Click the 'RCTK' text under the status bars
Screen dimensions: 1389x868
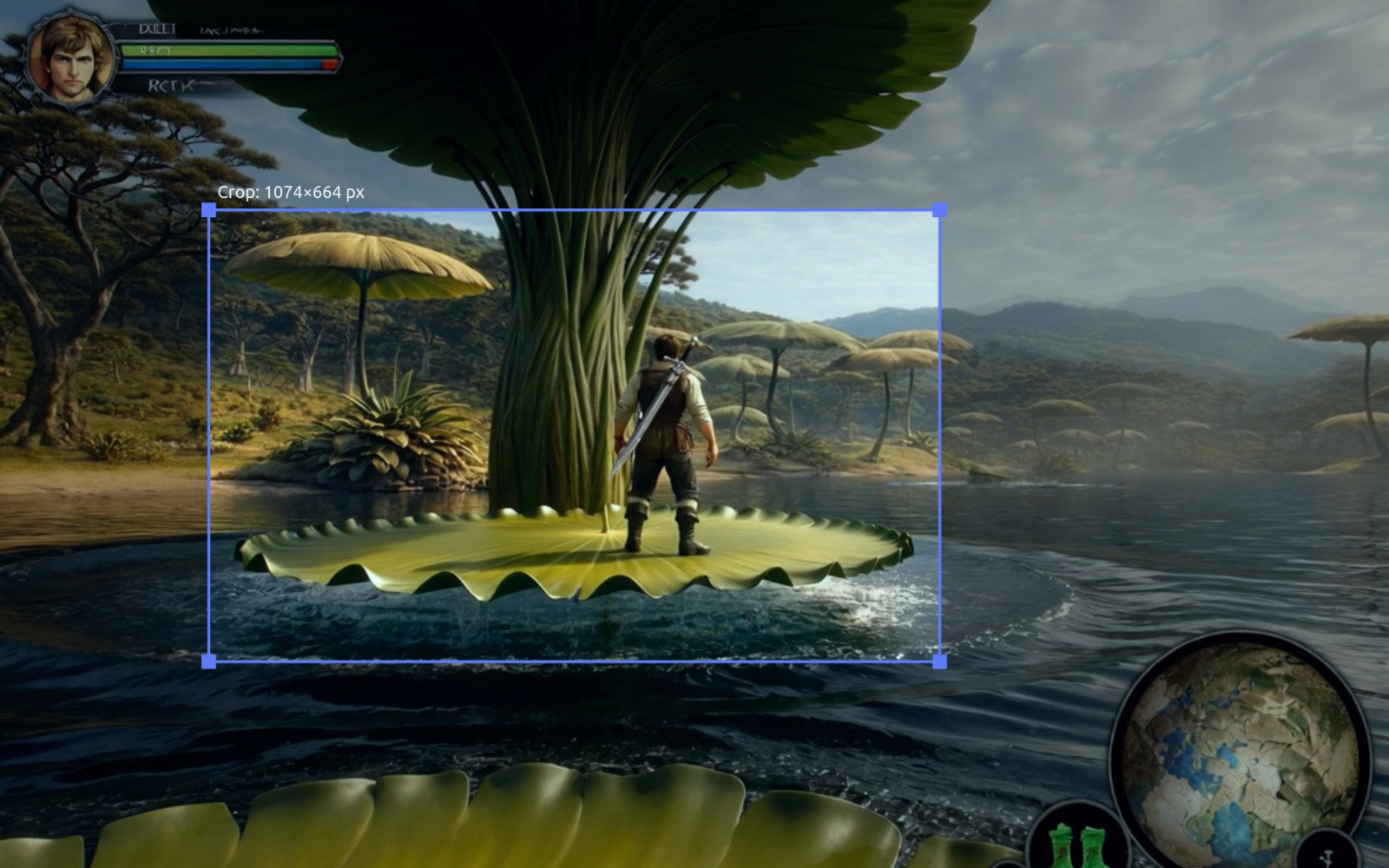click(169, 84)
